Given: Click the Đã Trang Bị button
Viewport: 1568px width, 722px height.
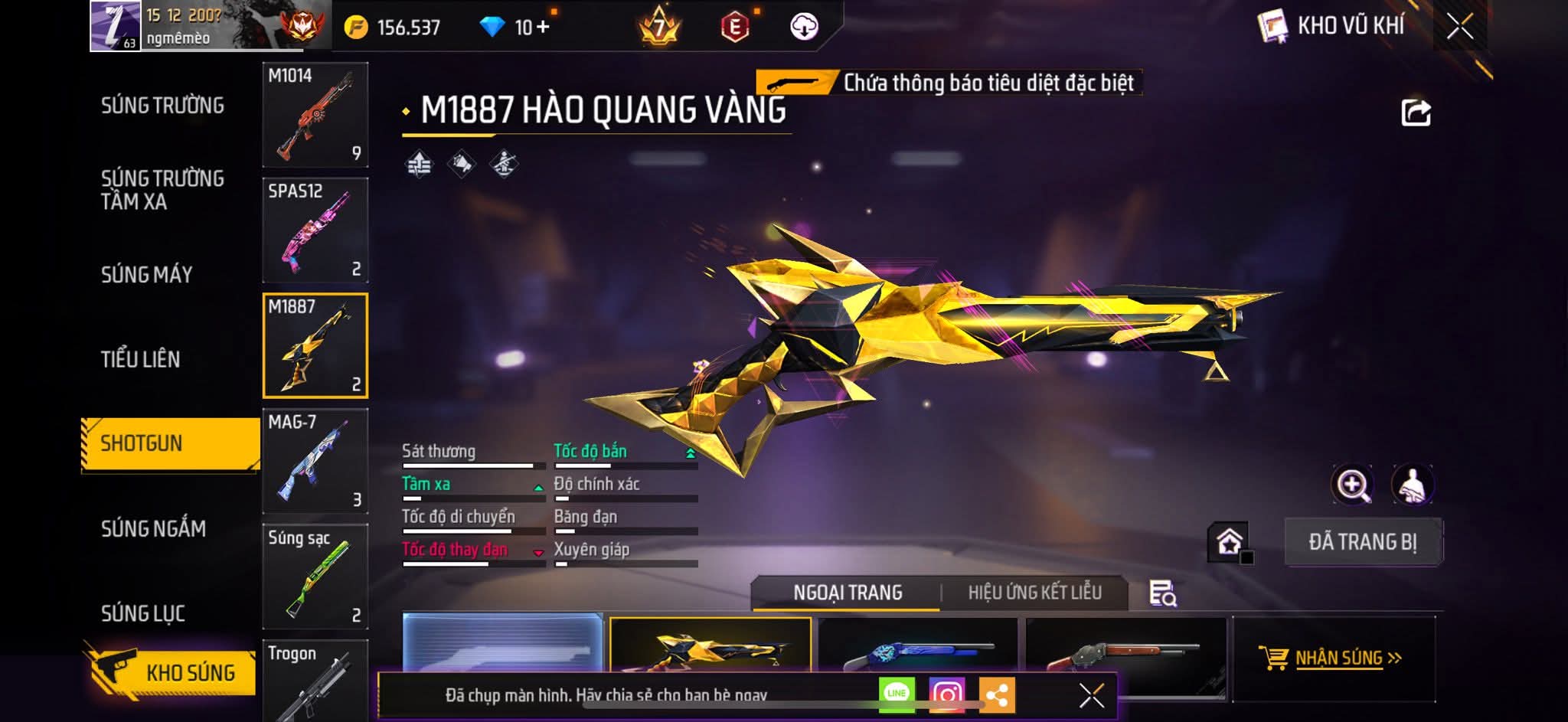Looking at the screenshot, I should (1363, 542).
